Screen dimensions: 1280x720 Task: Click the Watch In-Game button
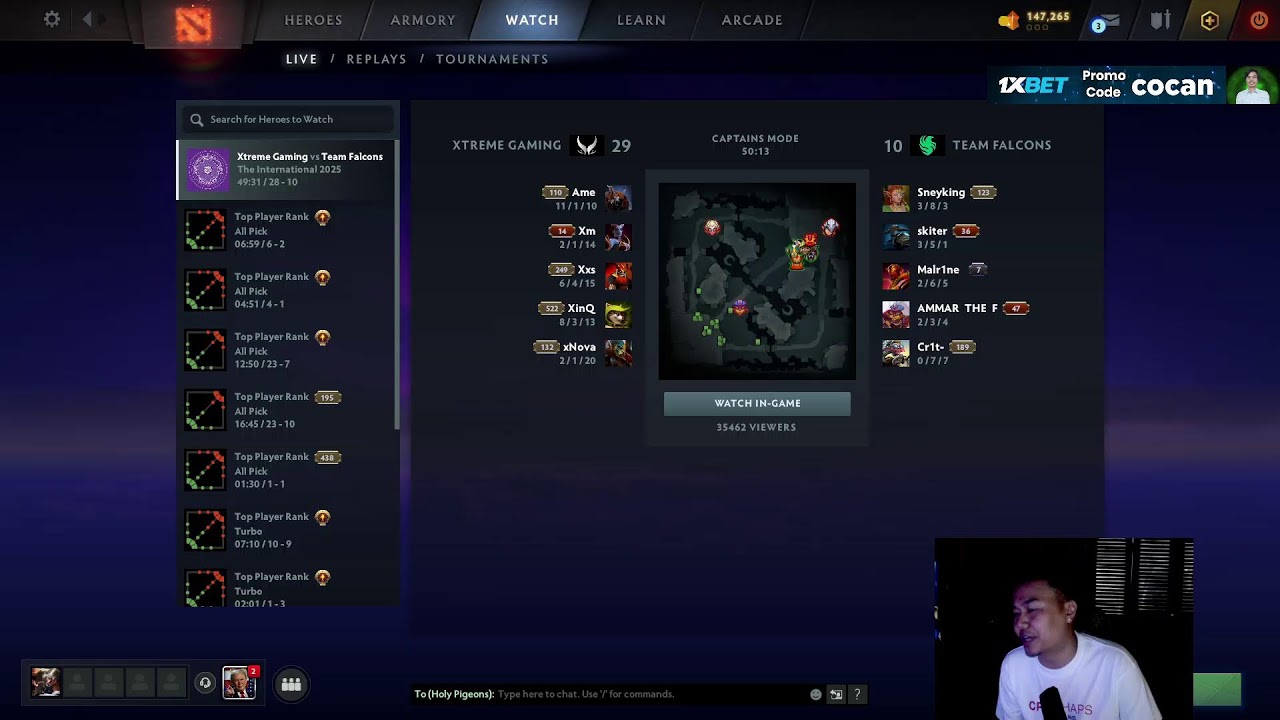757,403
